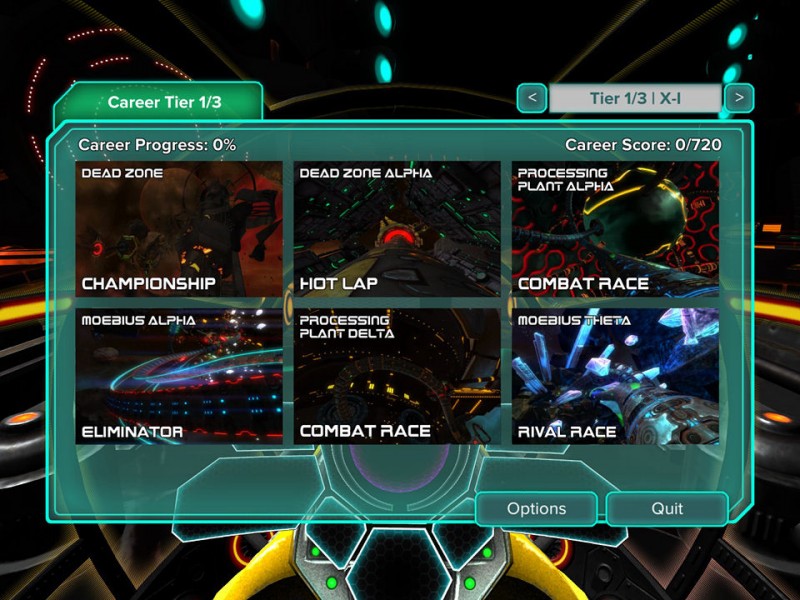
Task: Pick the Moebius Alpha Eliminator event
Action: [x=178, y=376]
